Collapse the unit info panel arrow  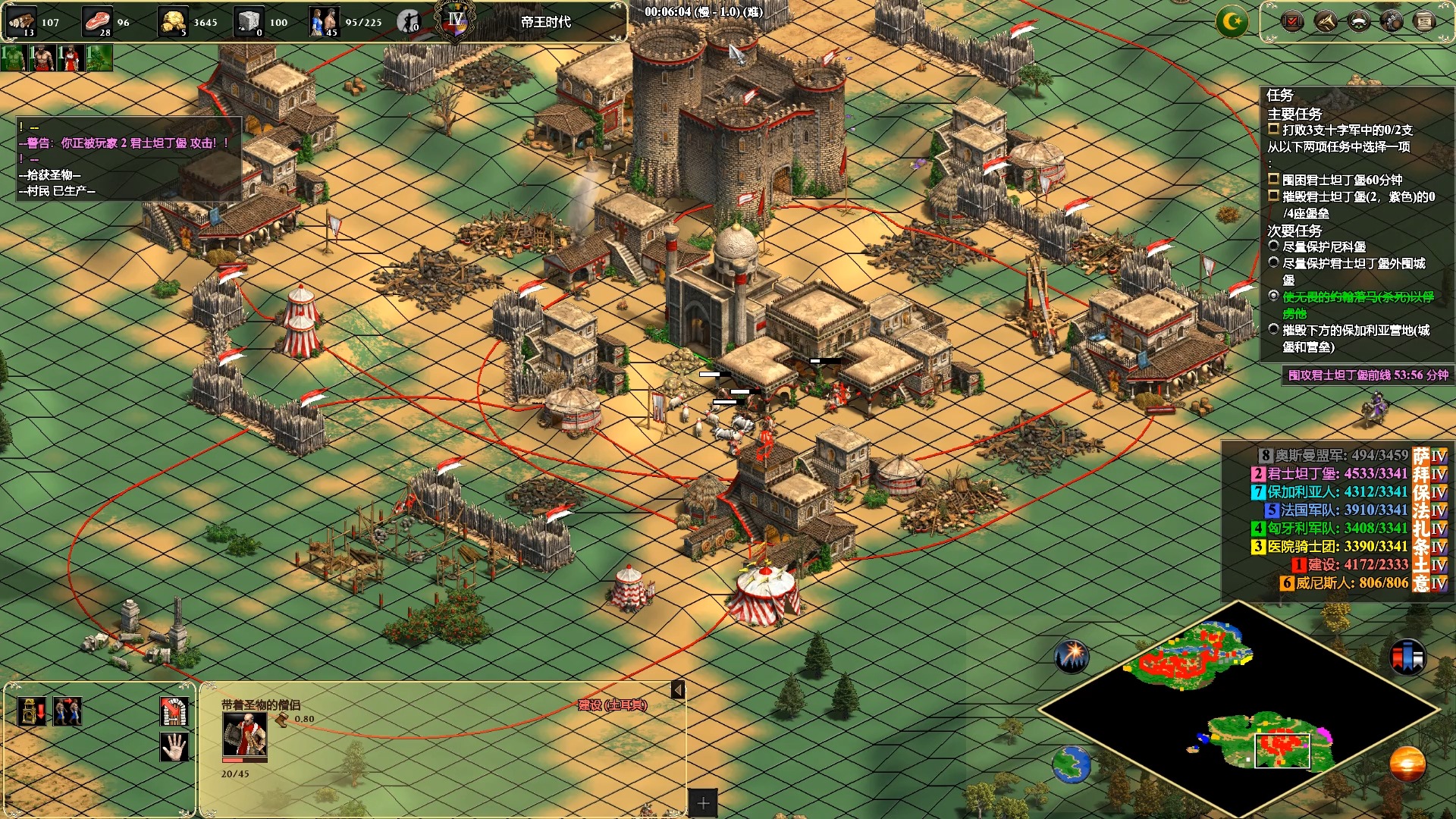(678, 689)
